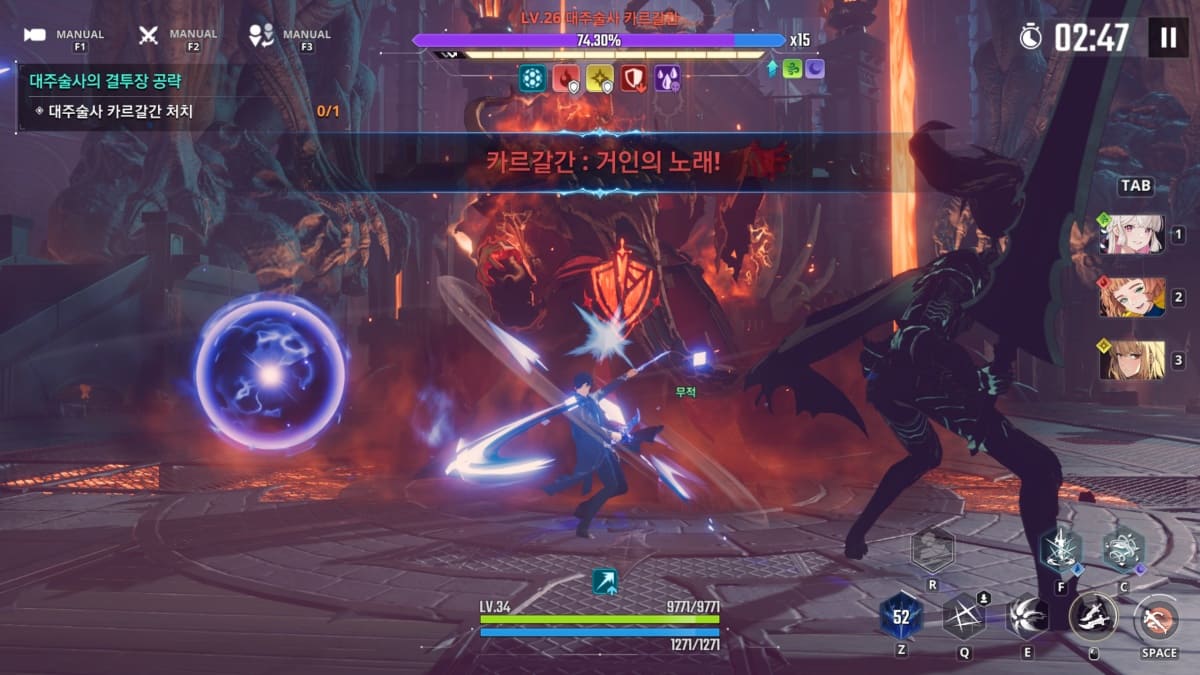This screenshot has height=675, width=1200.
Task: Use the crossed slashes Q skill
Action: [x=964, y=616]
